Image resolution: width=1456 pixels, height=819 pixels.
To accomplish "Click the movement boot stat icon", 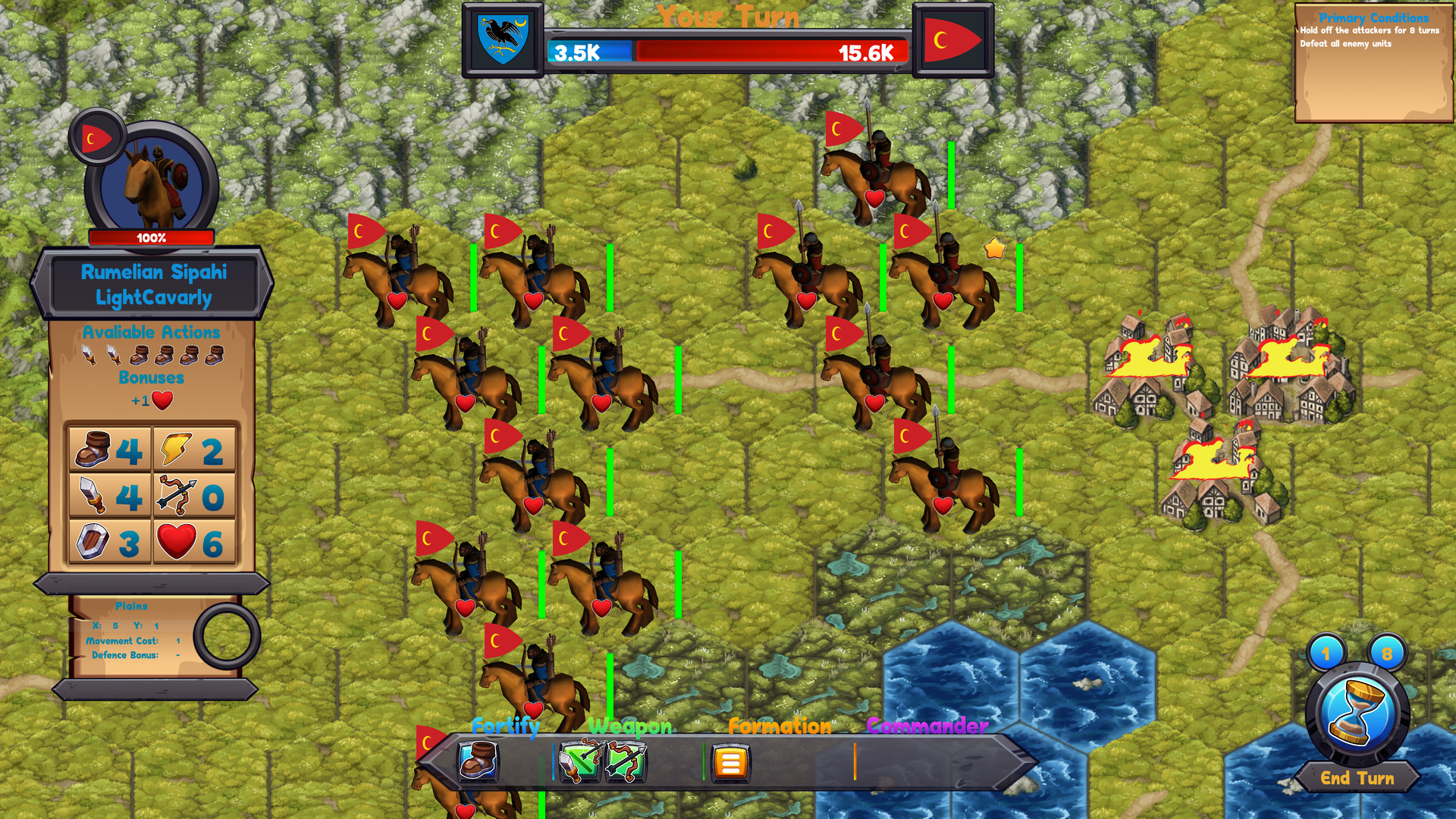I will (94, 450).
